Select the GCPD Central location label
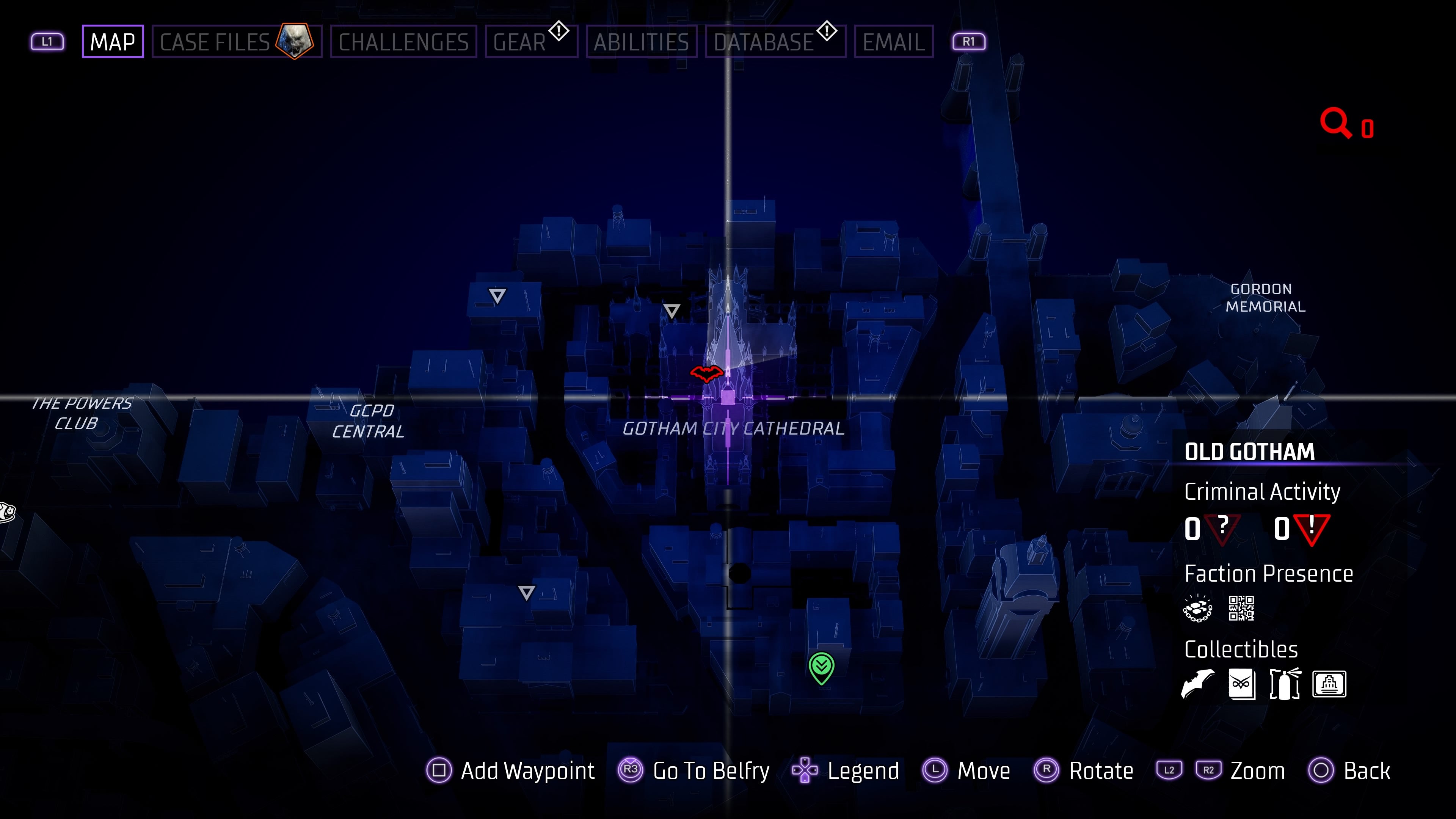Screen dimensions: 1456x819 (369, 421)
